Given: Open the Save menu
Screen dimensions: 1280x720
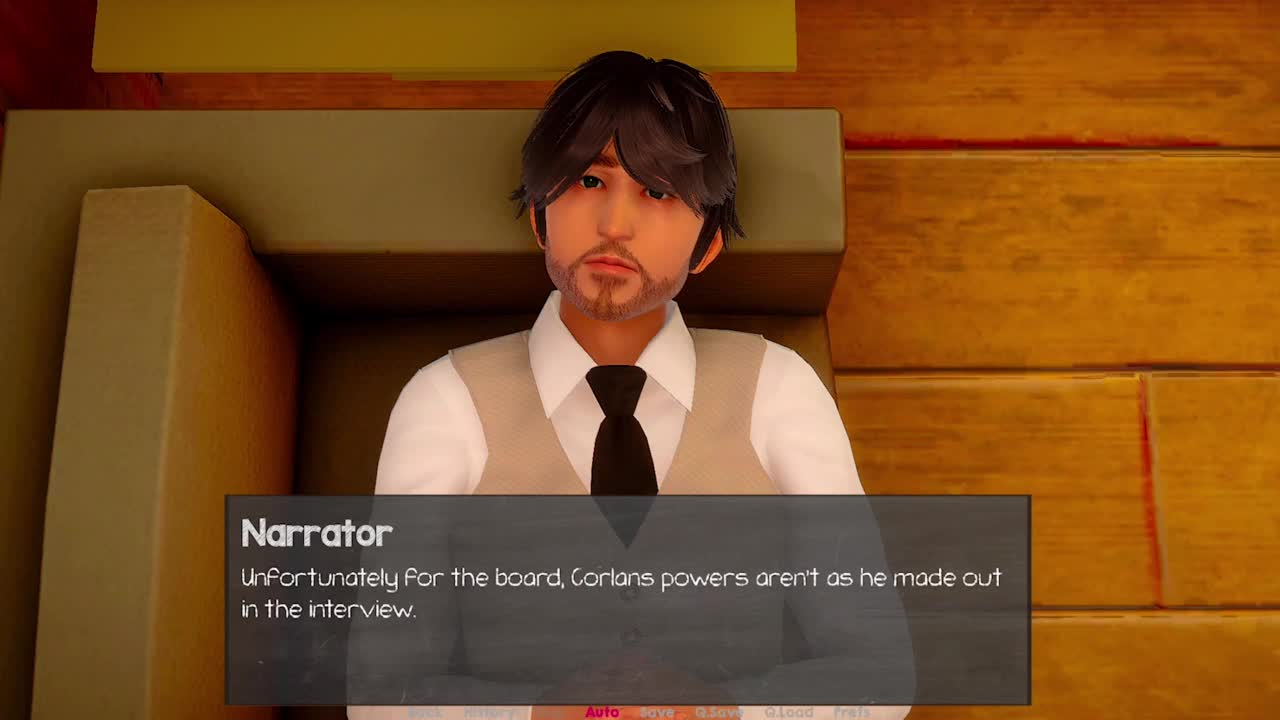Looking at the screenshot, I should point(657,712).
